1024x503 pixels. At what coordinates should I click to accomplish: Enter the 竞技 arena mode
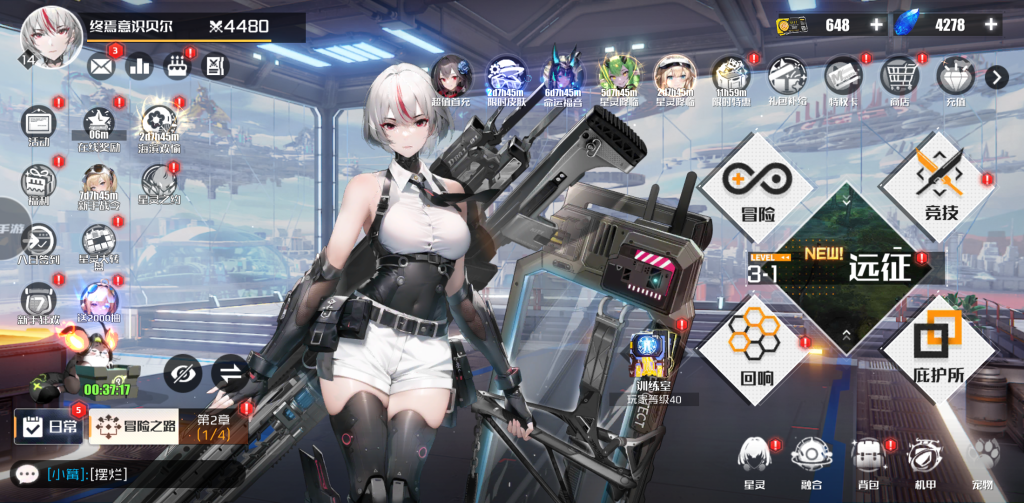pyautogui.click(x=937, y=186)
